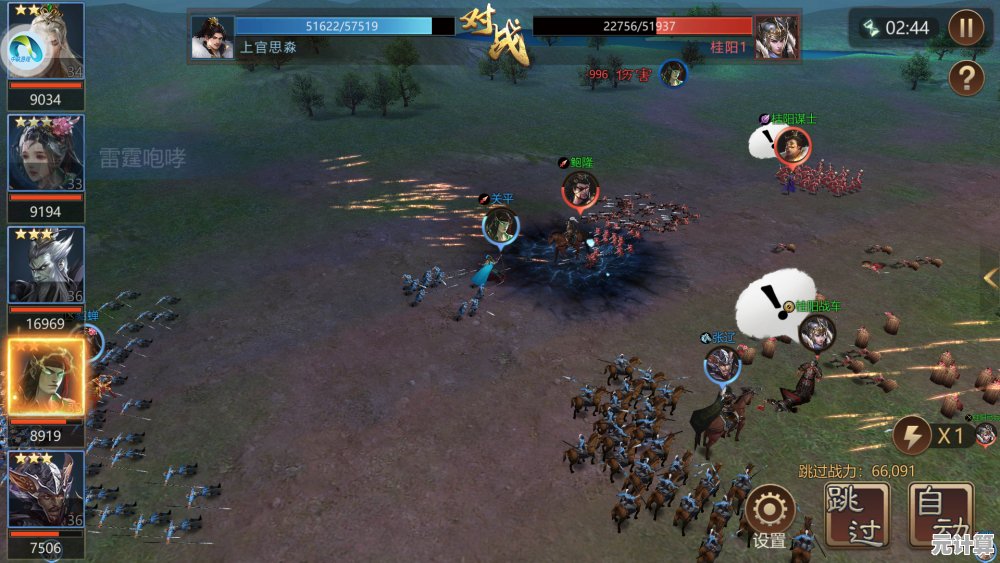
Task: Open the 设置 settings gear
Action: coord(769,510)
